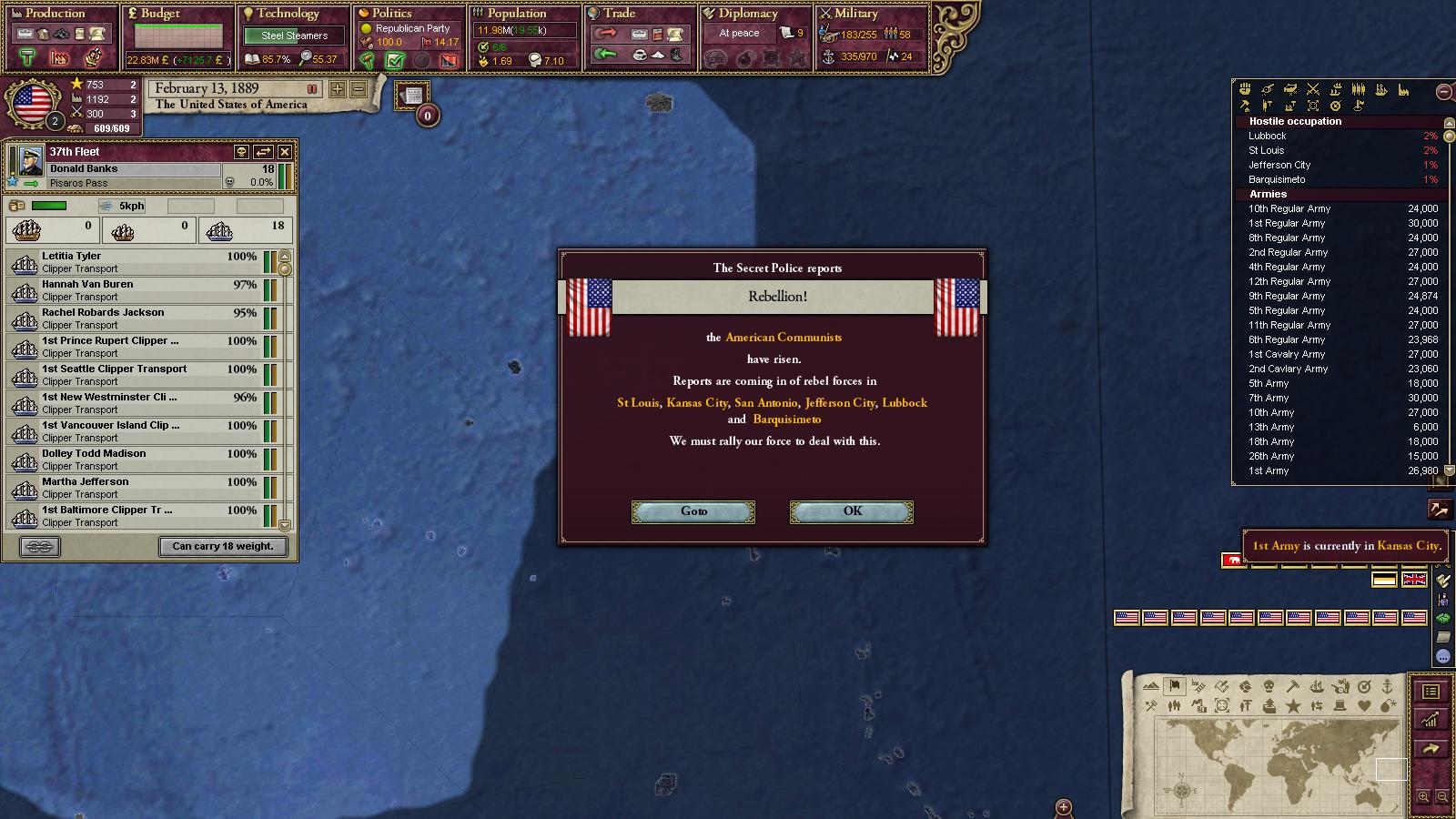Open the Technology tab
Image resolution: width=1456 pixels, height=819 pixels.
[x=288, y=14]
